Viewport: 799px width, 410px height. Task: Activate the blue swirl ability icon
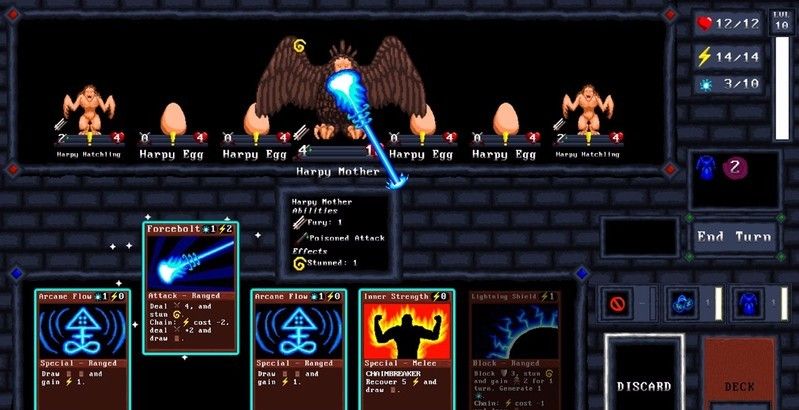(683, 302)
